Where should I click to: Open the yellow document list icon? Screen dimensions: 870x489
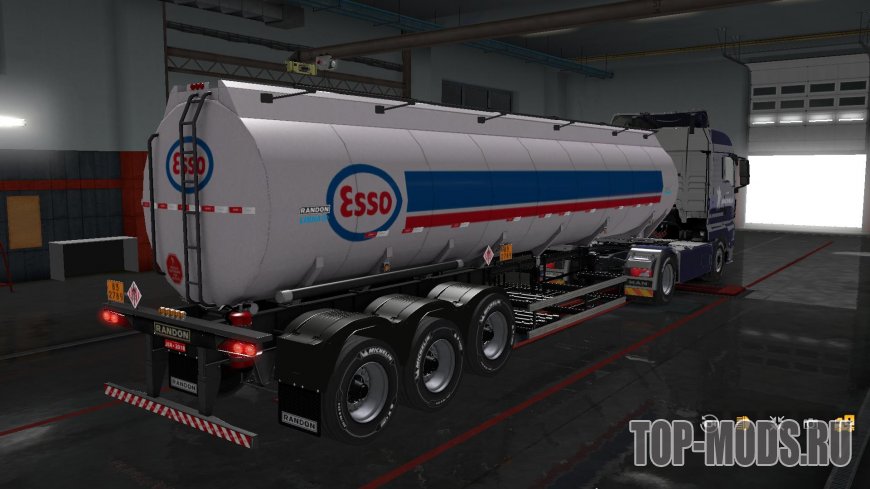click(x=742, y=423)
